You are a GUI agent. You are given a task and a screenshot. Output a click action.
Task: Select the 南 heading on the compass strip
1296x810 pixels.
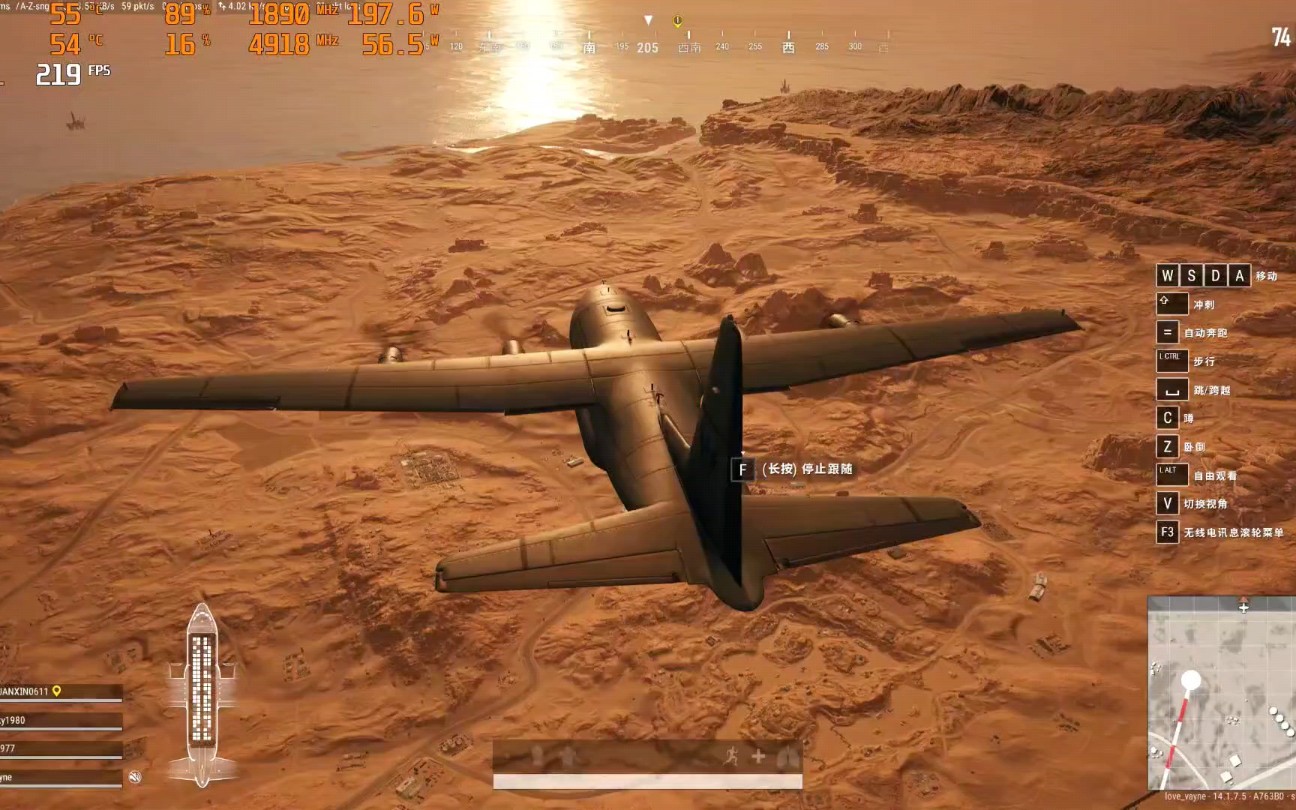589,47
